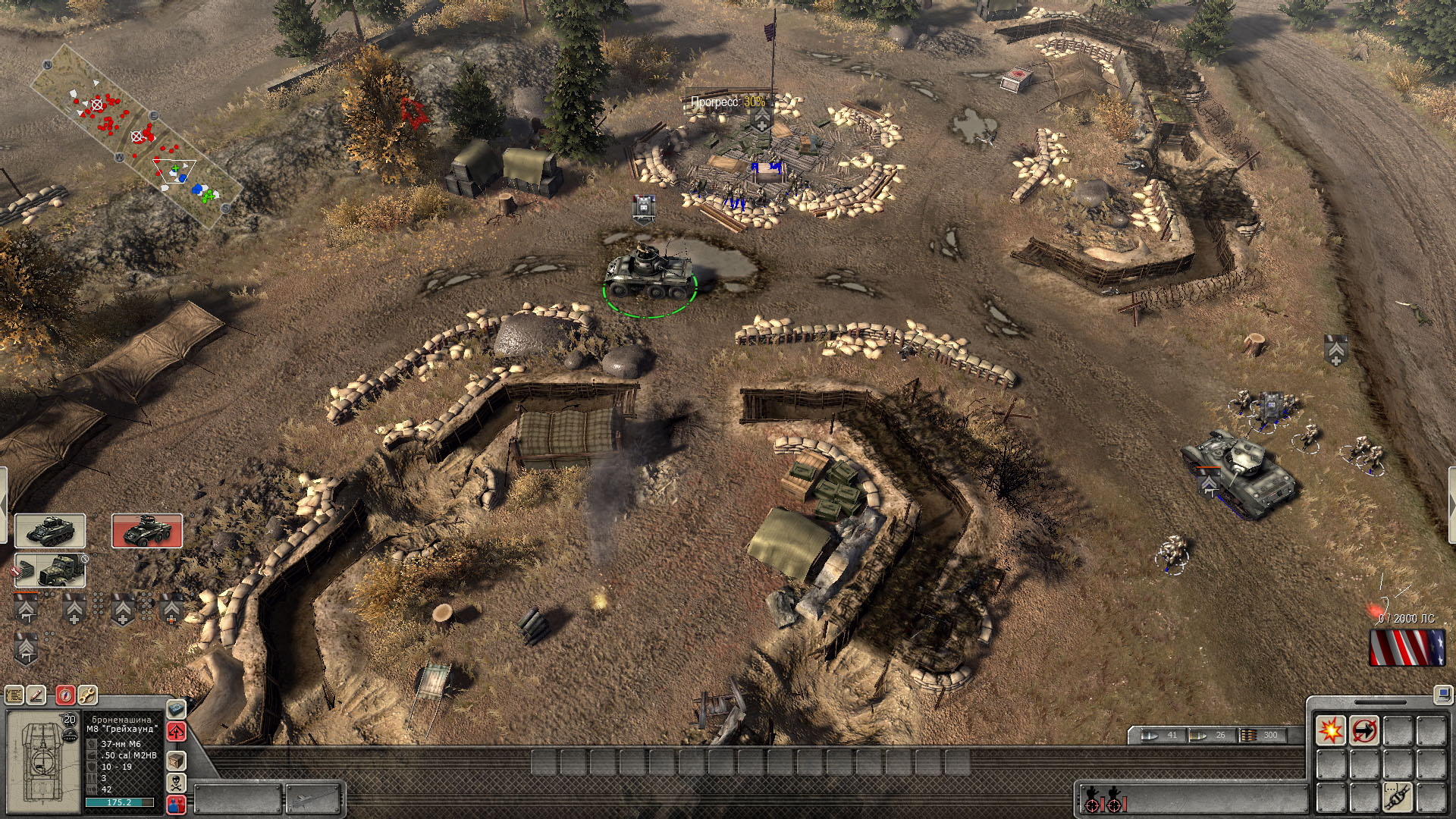1456x819 pixels.
Task: Click the skull and crossbones button
Action: tap(176, 783)
